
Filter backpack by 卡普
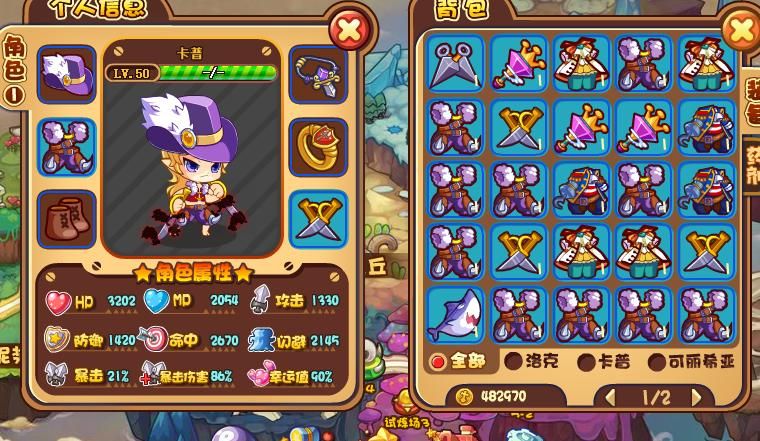604,361
